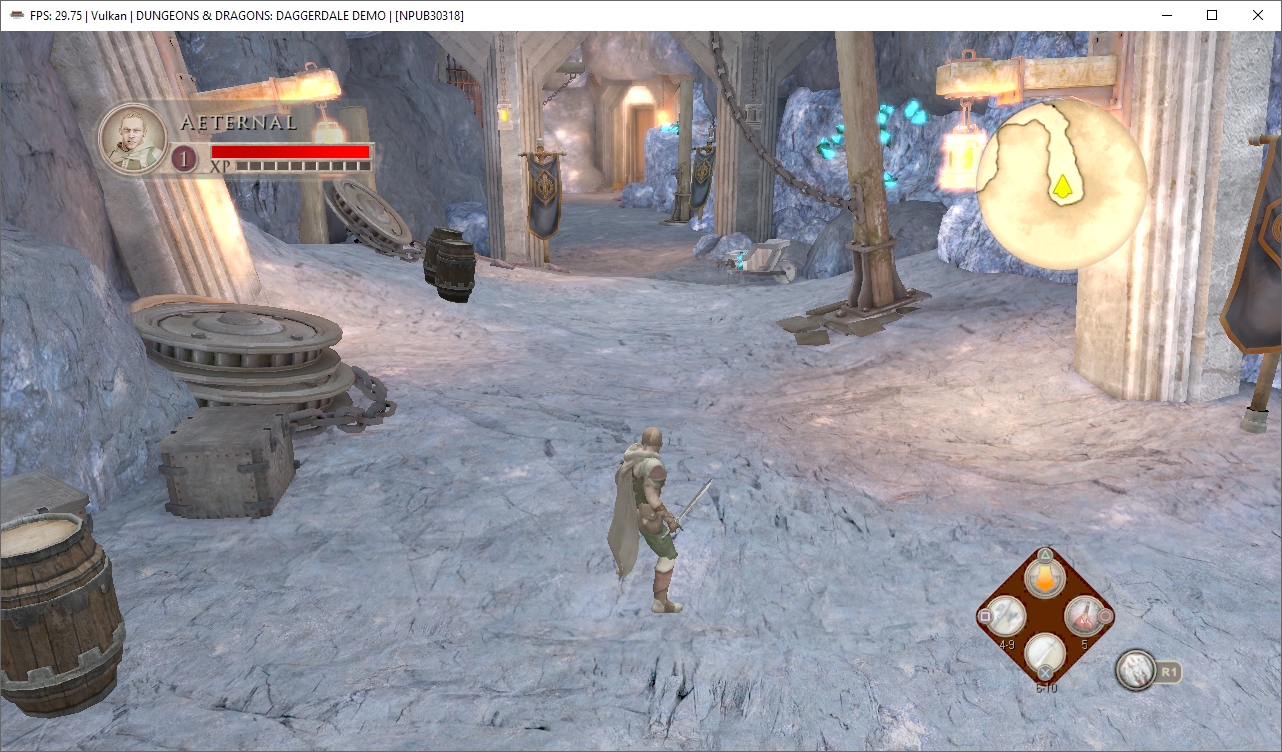Select the sword melee attack icon
The height and width of the screenshot is (752, 1282).
click(1044, 652)
